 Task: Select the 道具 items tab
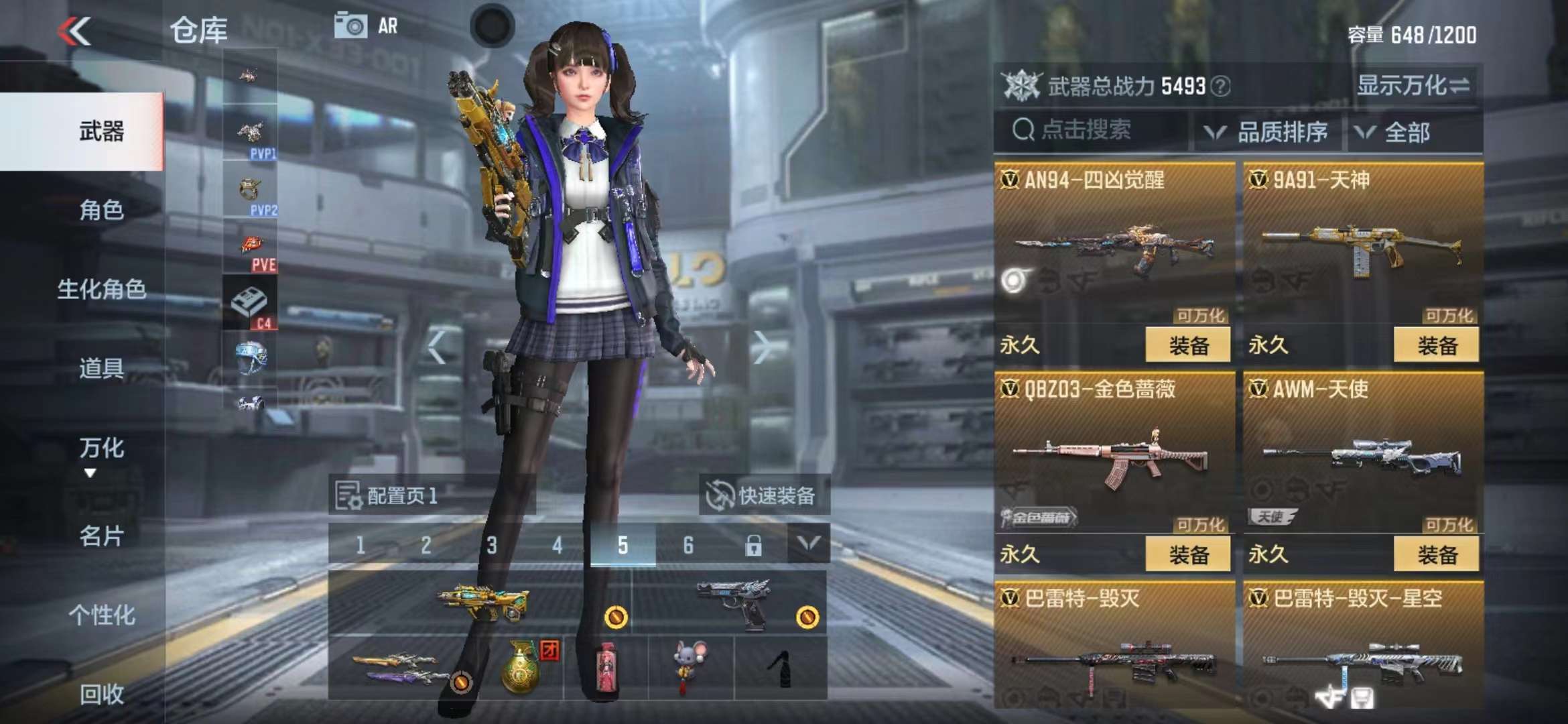(101, 369)
